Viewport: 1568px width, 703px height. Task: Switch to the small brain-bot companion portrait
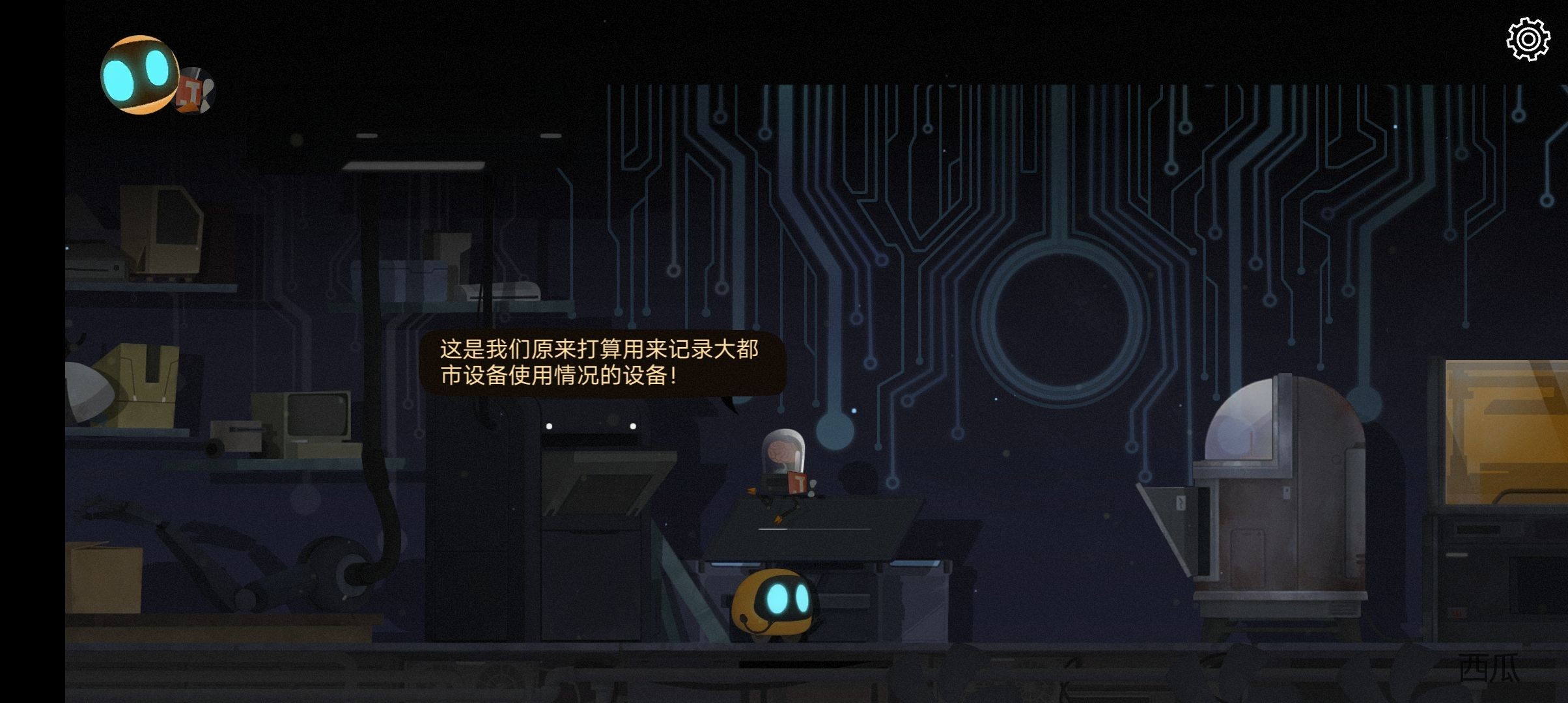[197, 90]
